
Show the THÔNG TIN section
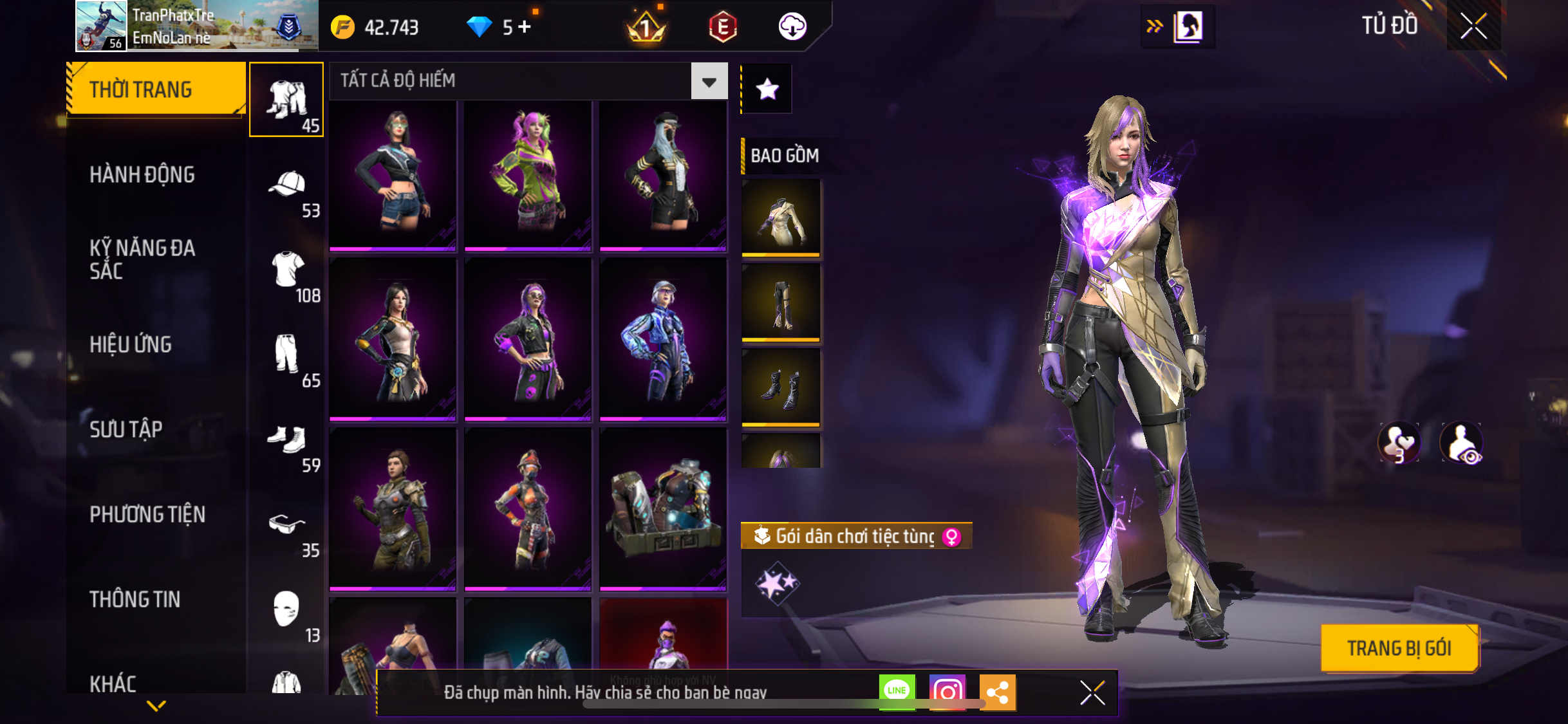(x=135, y=599)
